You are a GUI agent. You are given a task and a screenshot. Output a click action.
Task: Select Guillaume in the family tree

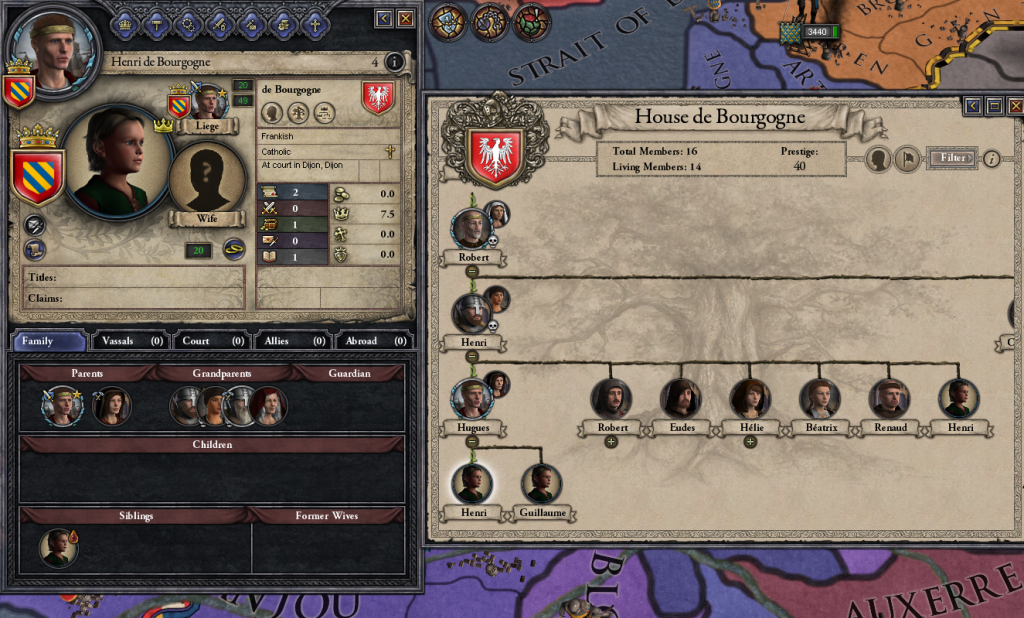(542, 485)
